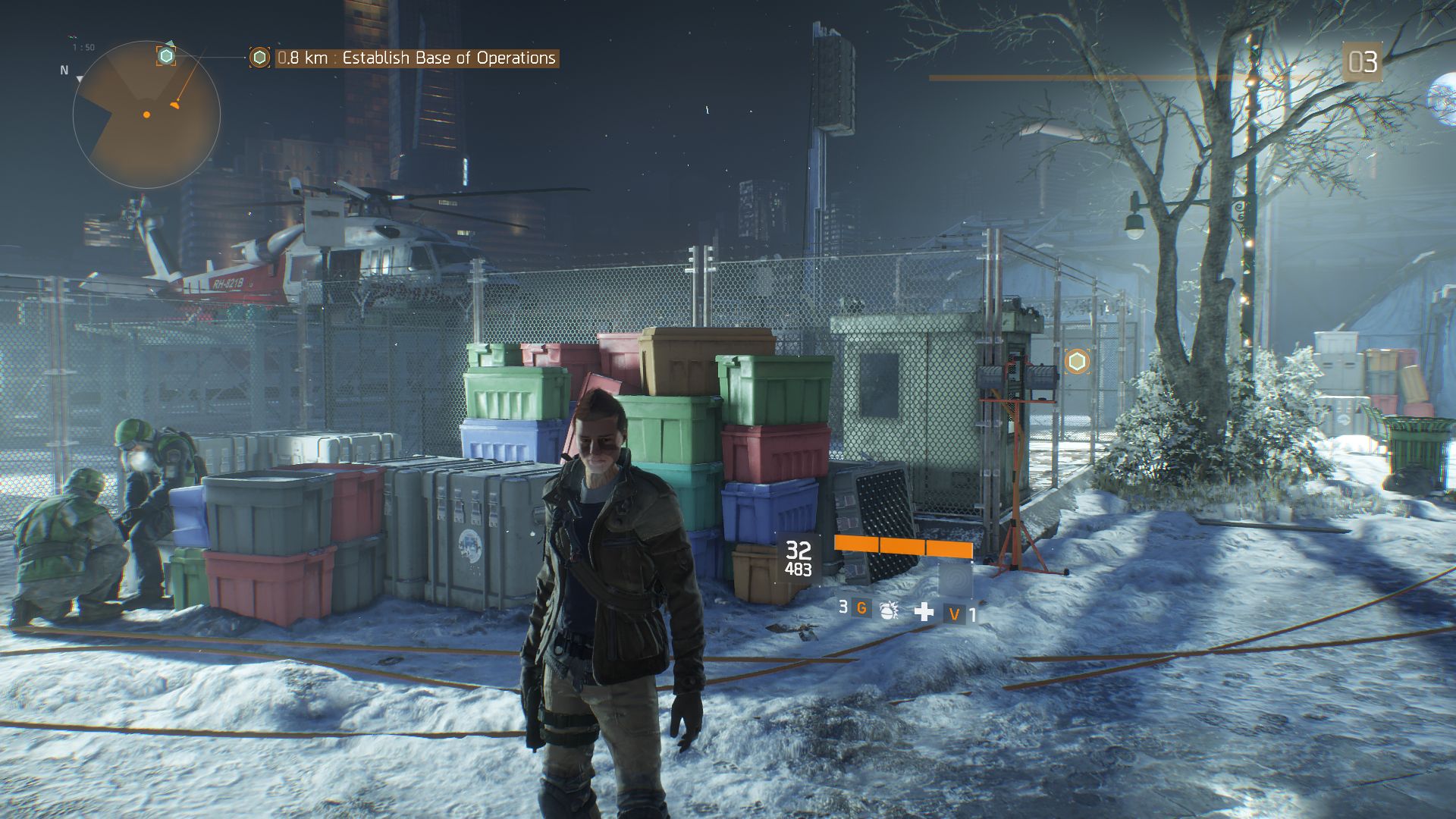
Task: Activate the spiral pulse skill slot
Action: click(955, 580)
